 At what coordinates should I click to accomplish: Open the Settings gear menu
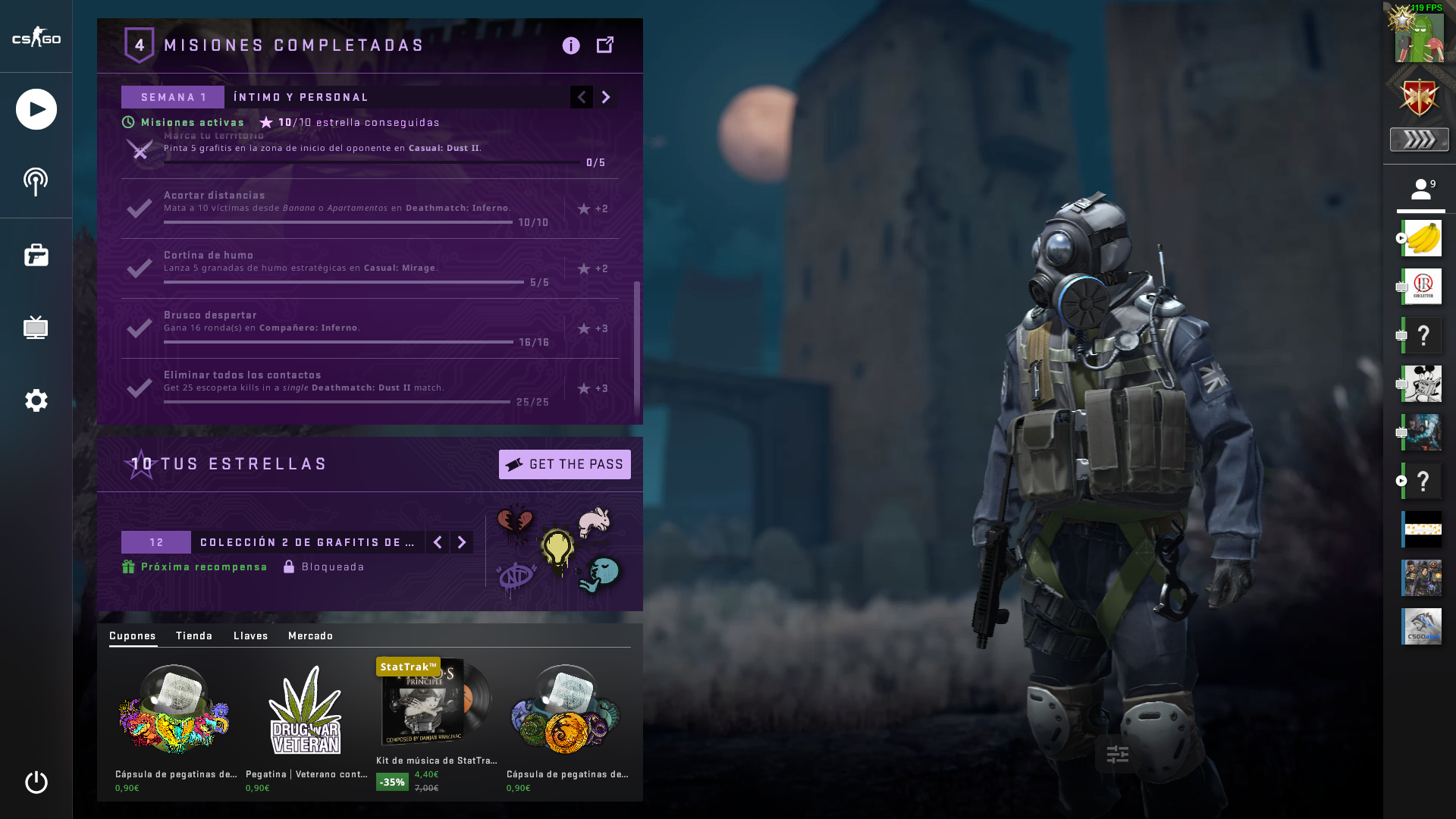point(36,400)
